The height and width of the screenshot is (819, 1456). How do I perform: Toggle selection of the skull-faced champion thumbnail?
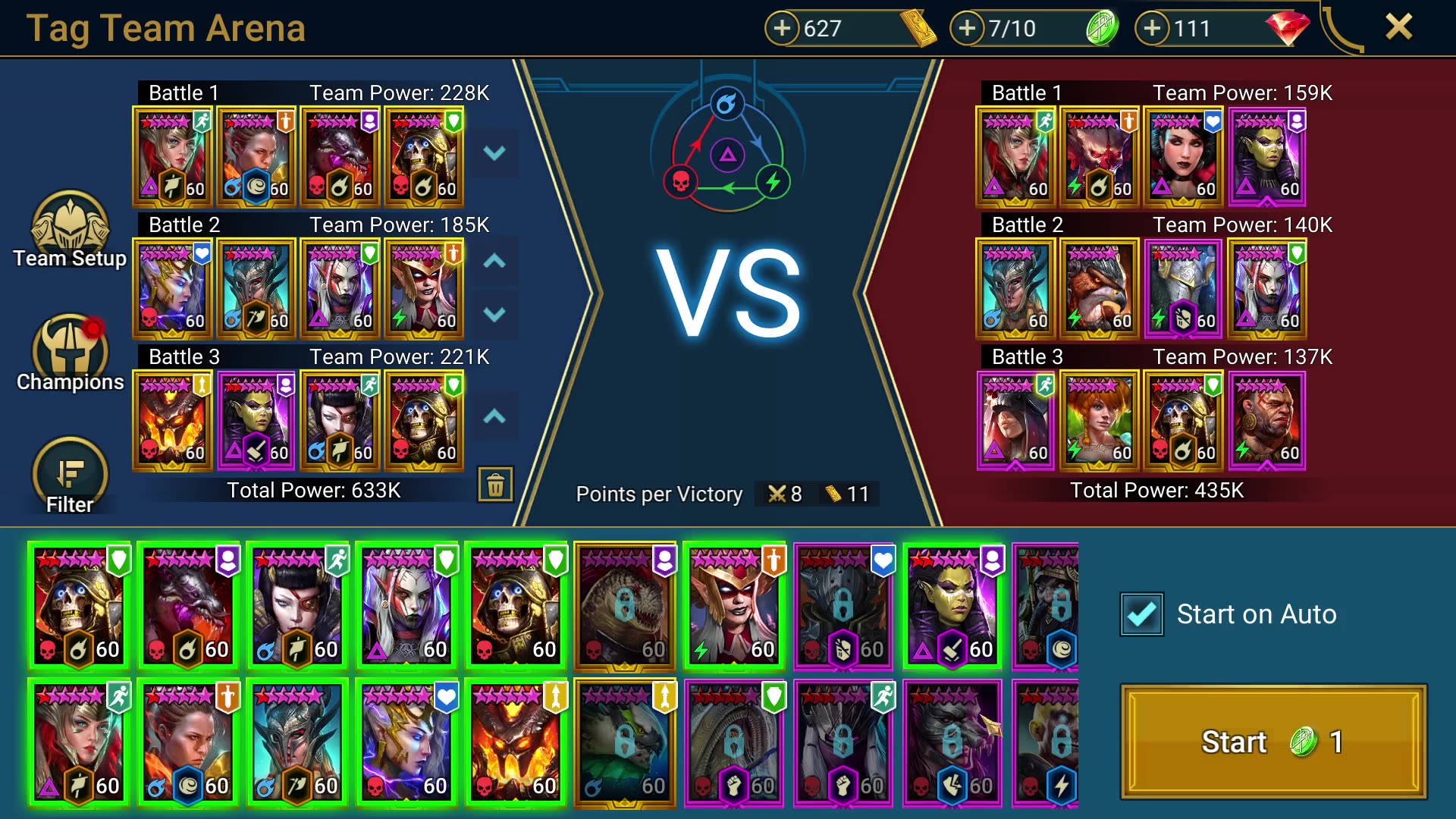80,604
